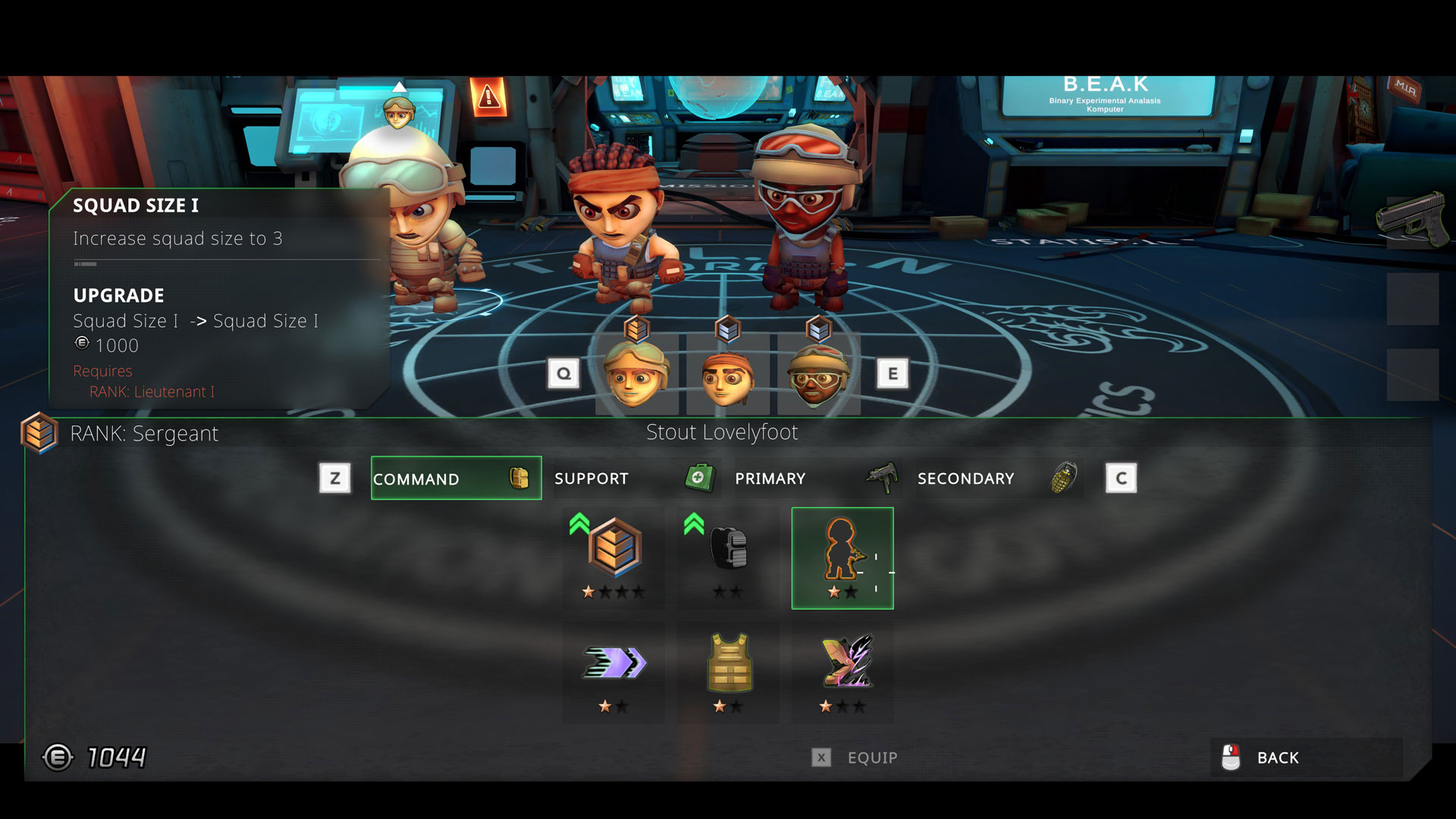Select the blonde helmeted soldier portrait
This screenshot has height=819, width=1456.
pos(635,375)
